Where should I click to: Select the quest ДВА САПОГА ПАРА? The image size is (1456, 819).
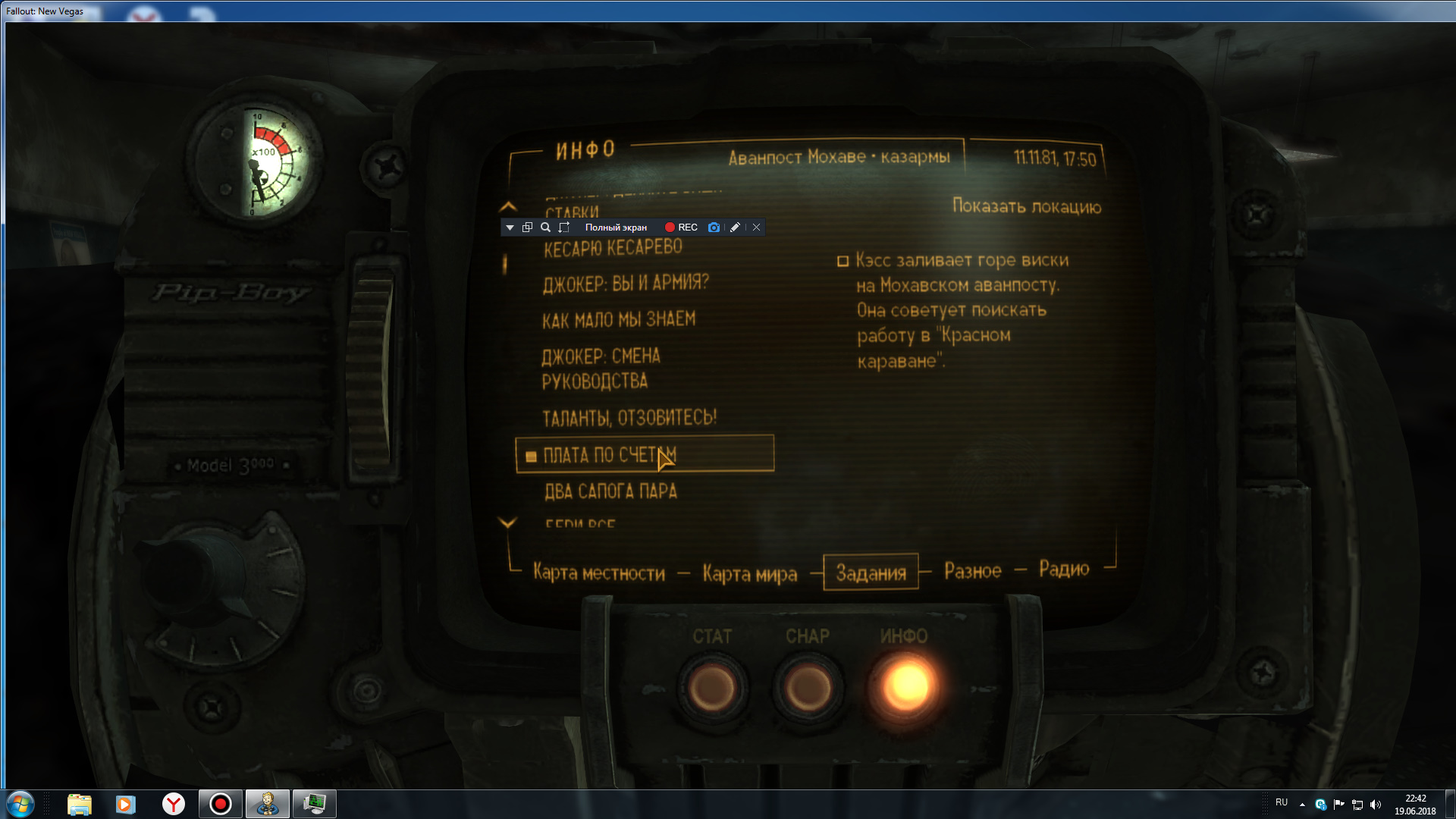(x=610, y=492)
